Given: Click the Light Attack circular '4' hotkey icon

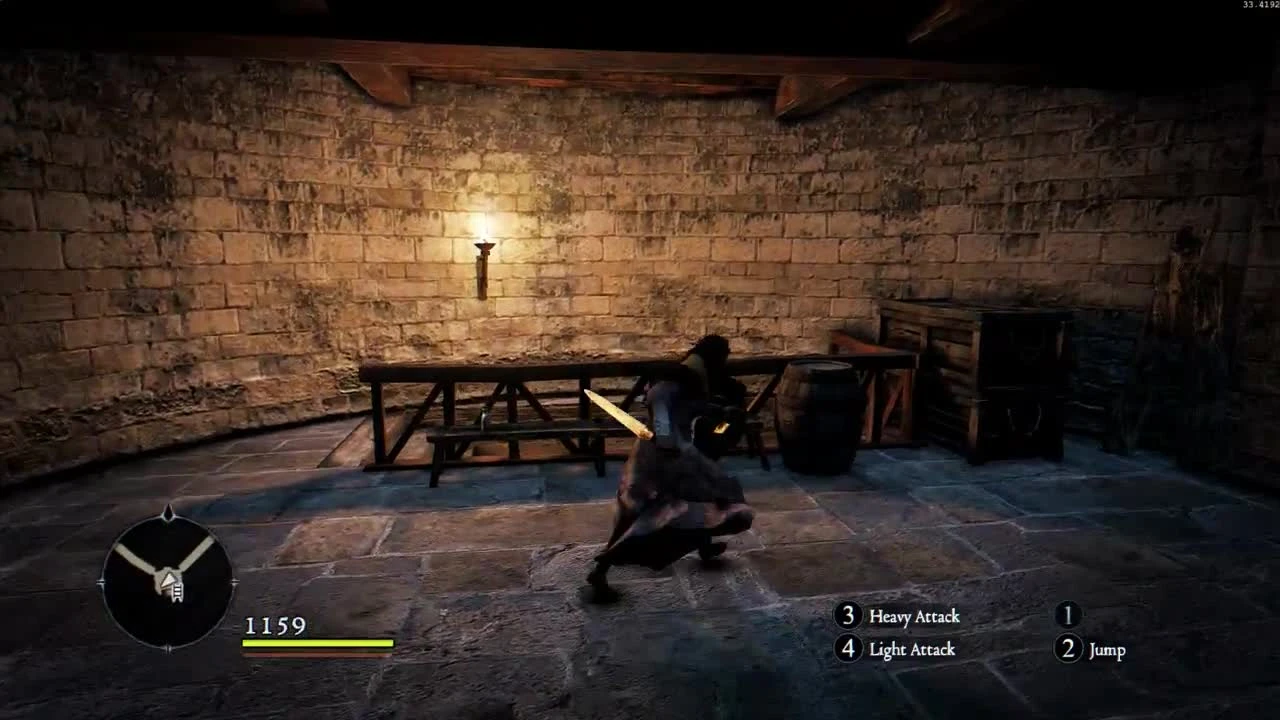Looking at the screenshot, I should click(851, 650).
